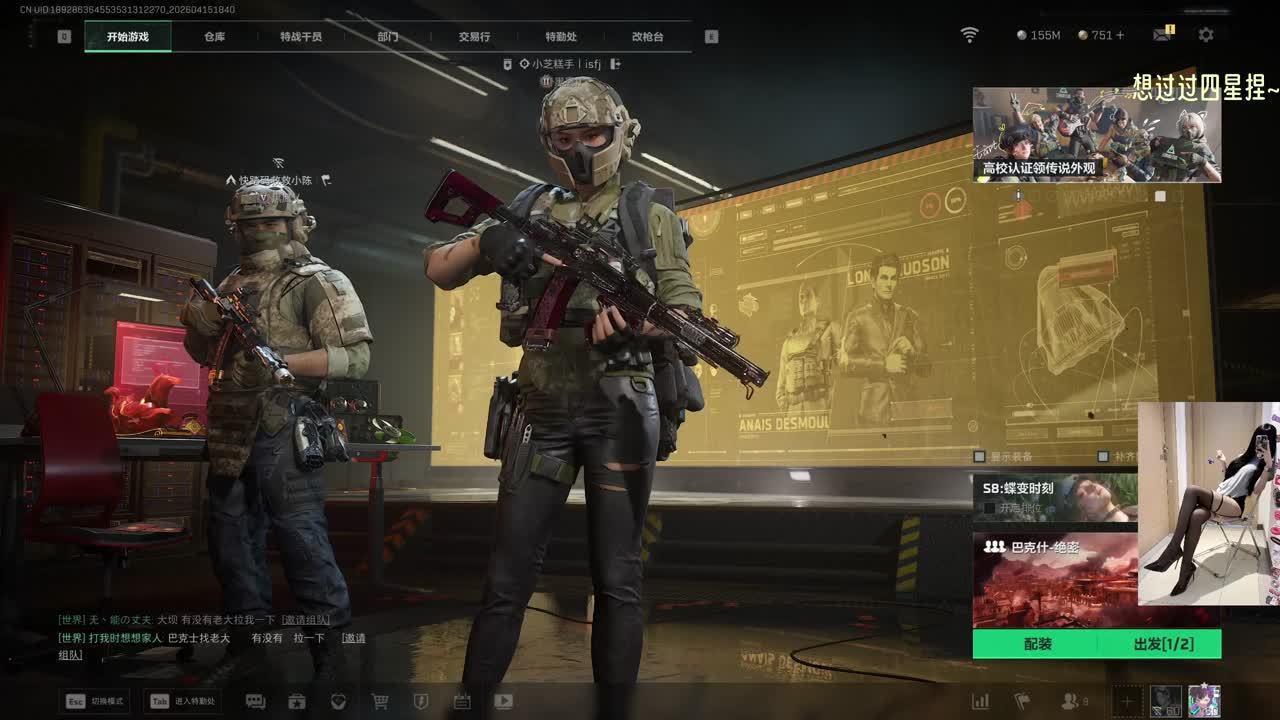This screenshot has height=720, width=1280.
Task: Select the 部门 department tab
Action: pyautogui.click(x=388, y=37)
